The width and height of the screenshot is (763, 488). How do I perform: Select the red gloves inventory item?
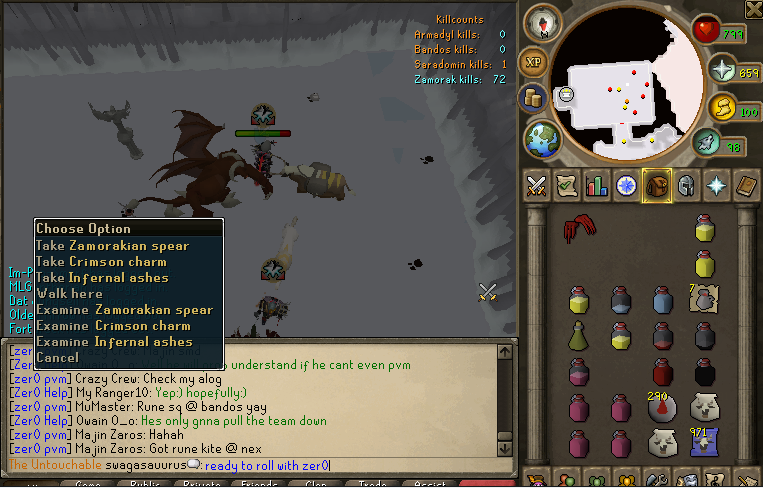click(576, 229)
